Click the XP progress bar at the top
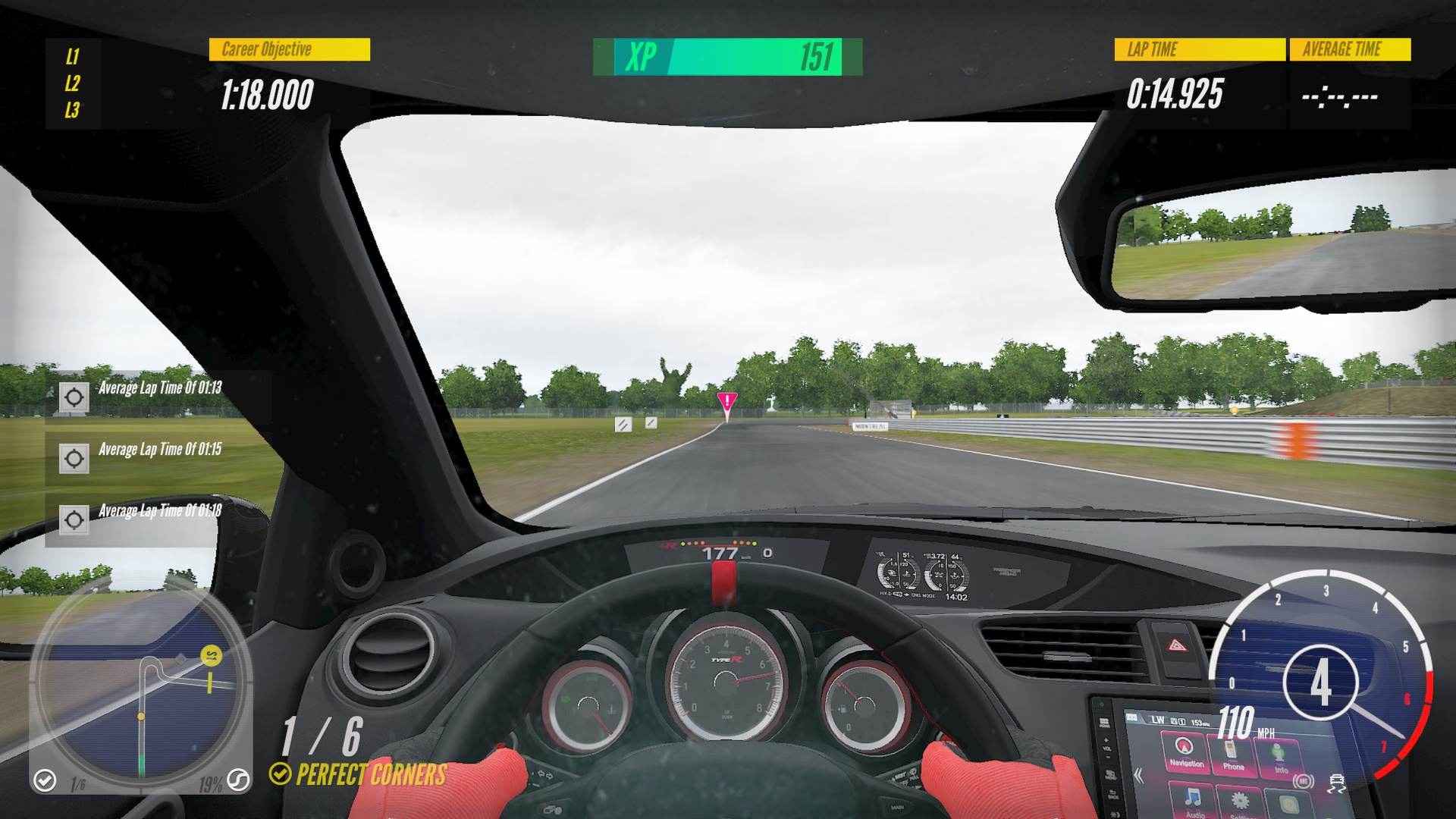Screen dimensions: 1456x819 pos(728,55)
